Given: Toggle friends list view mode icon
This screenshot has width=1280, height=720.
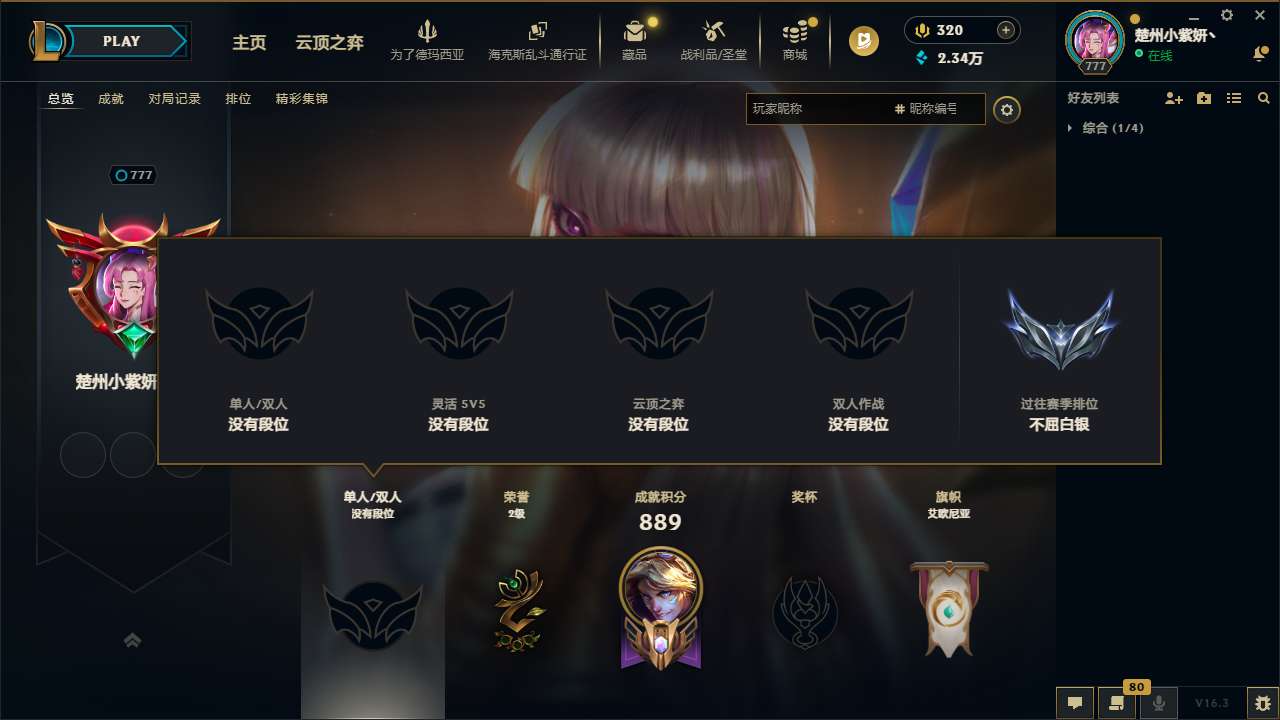Looking at the screenshot, I should [x=1233, y=97].
